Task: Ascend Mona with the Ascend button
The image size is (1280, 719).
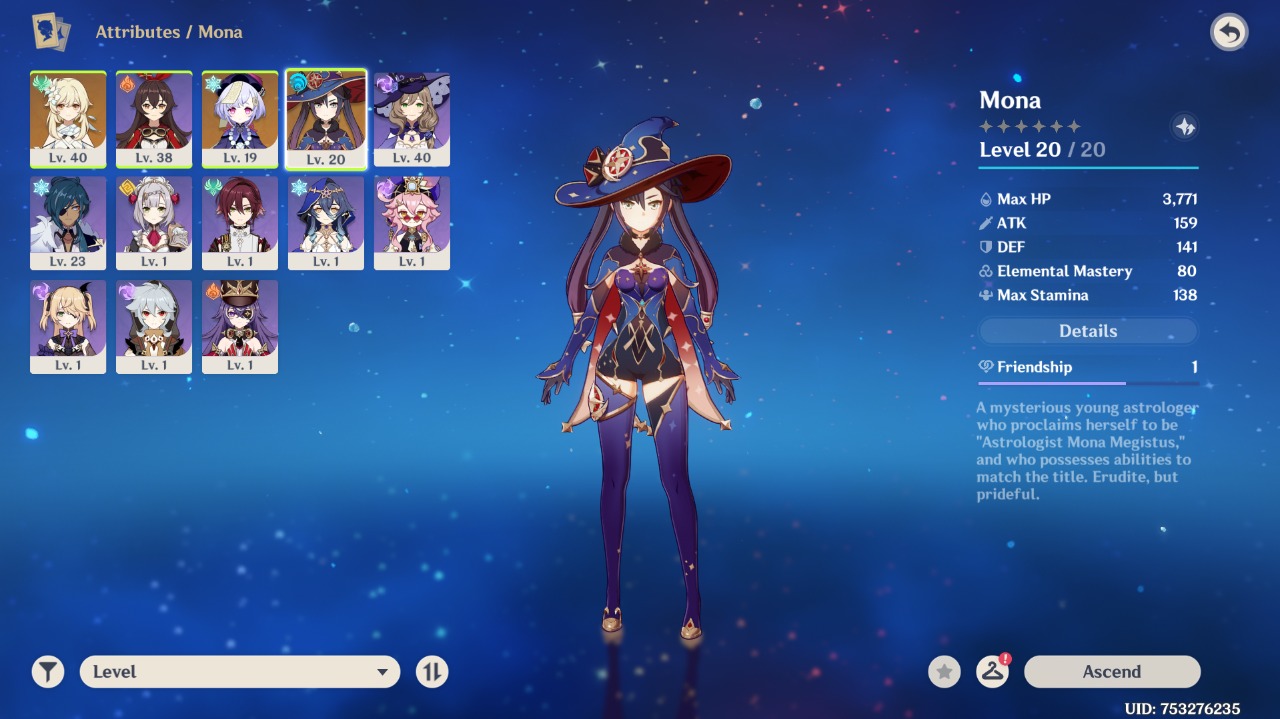Action: coord(1111,672)
